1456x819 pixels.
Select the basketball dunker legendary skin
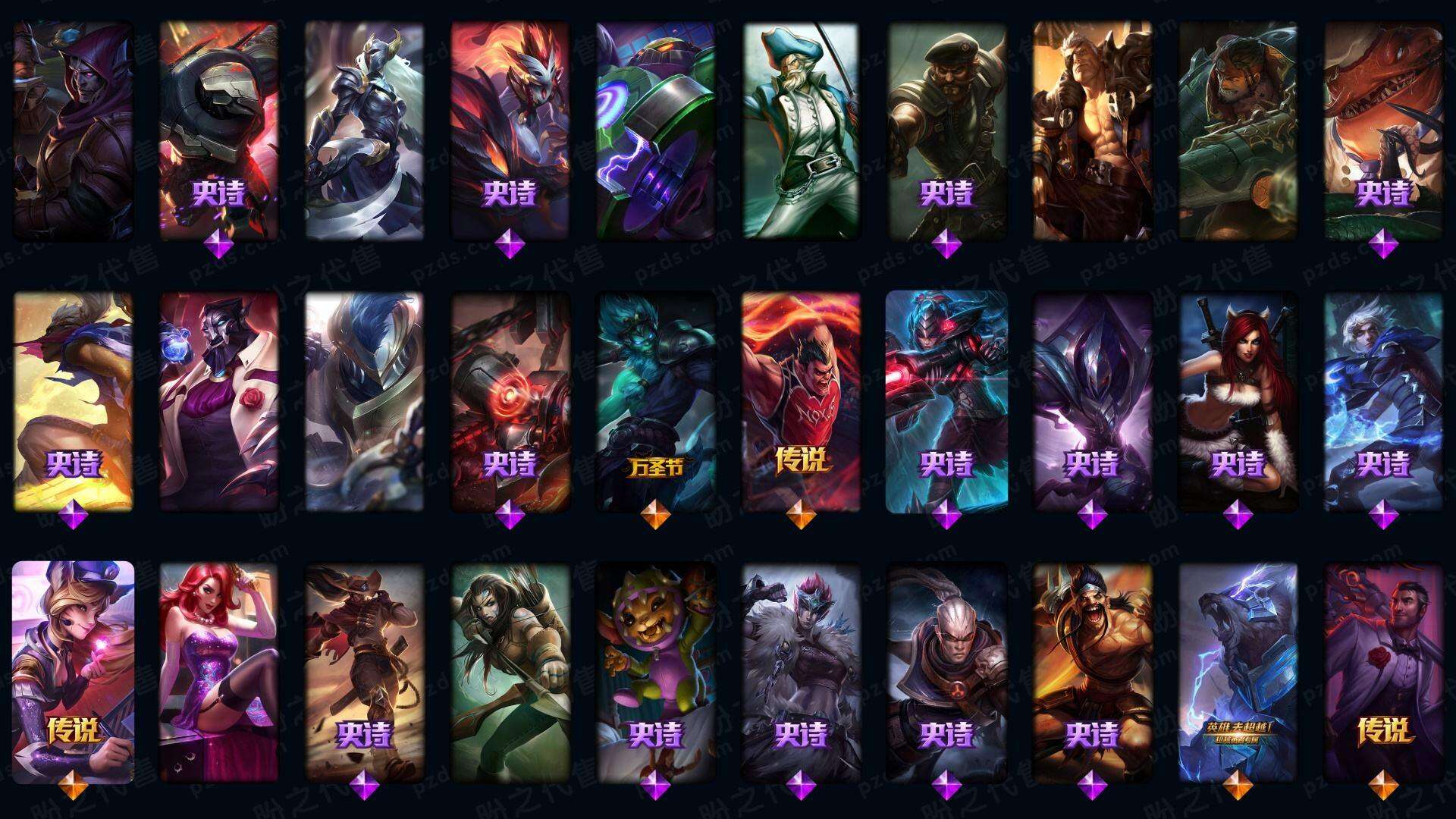(x=801, y=402)
